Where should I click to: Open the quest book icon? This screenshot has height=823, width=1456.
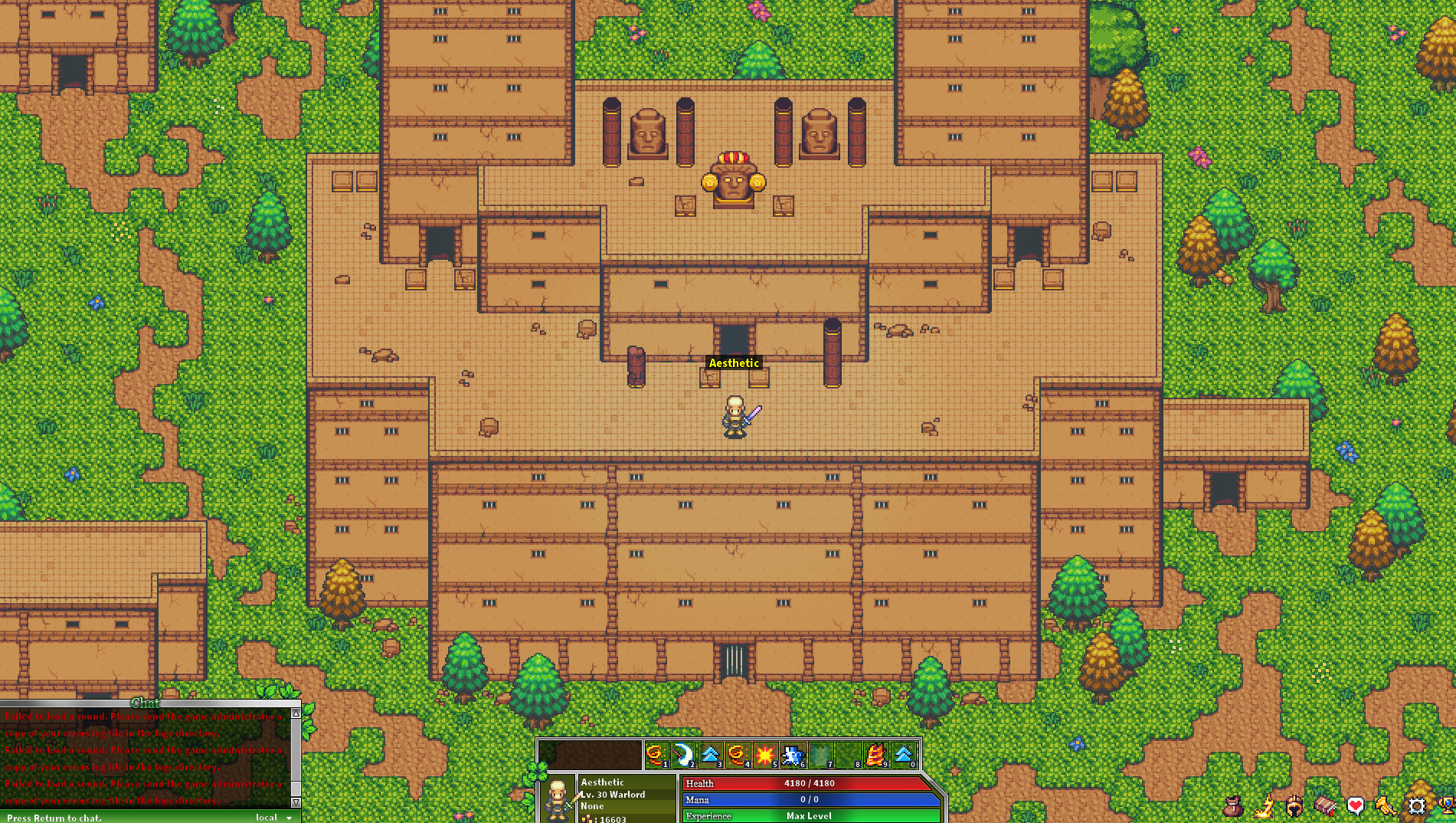pyautogui.click(x=1324, y=806)
